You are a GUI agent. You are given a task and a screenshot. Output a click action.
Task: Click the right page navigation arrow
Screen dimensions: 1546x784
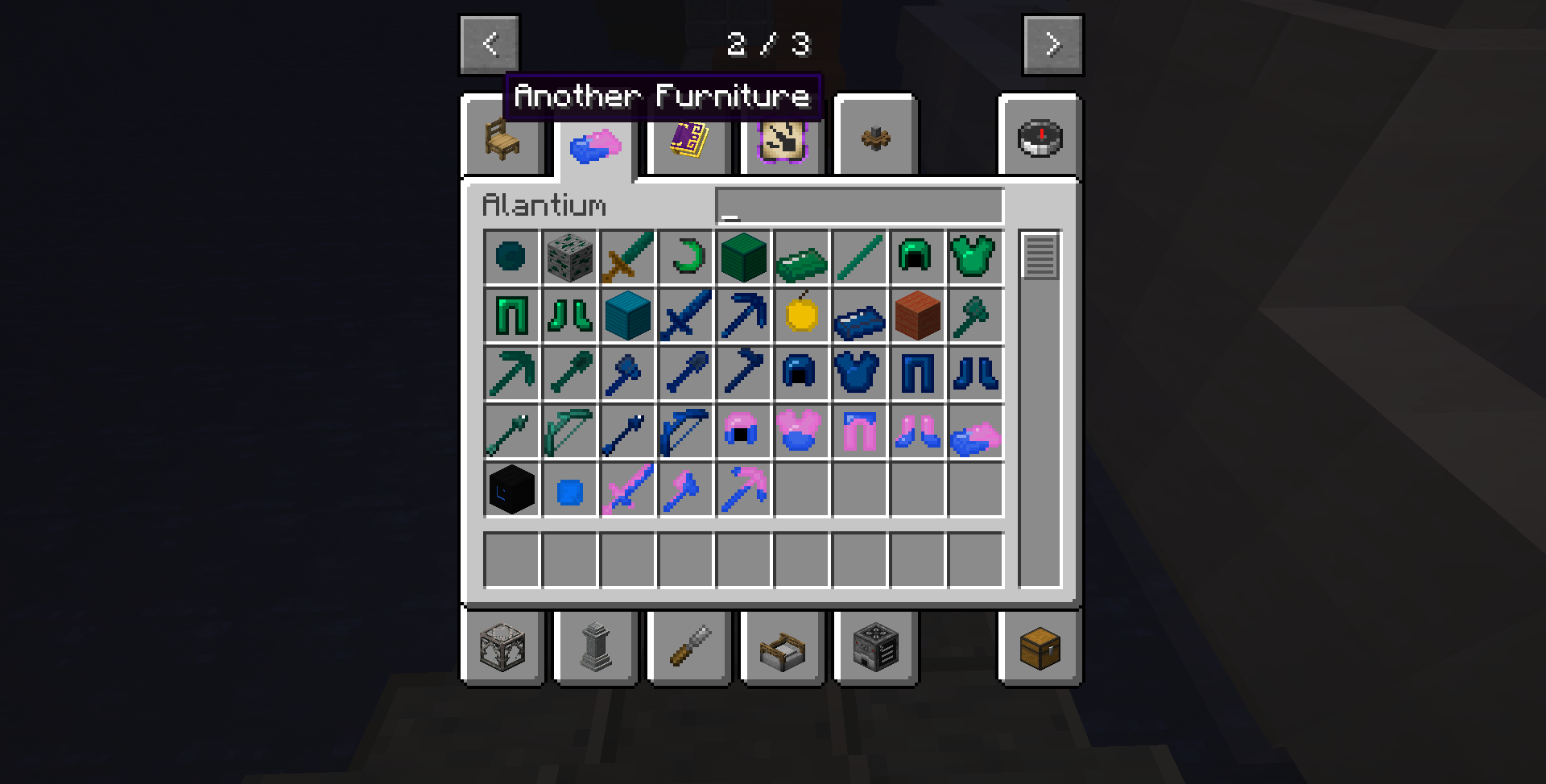[x=1052, y=44]
